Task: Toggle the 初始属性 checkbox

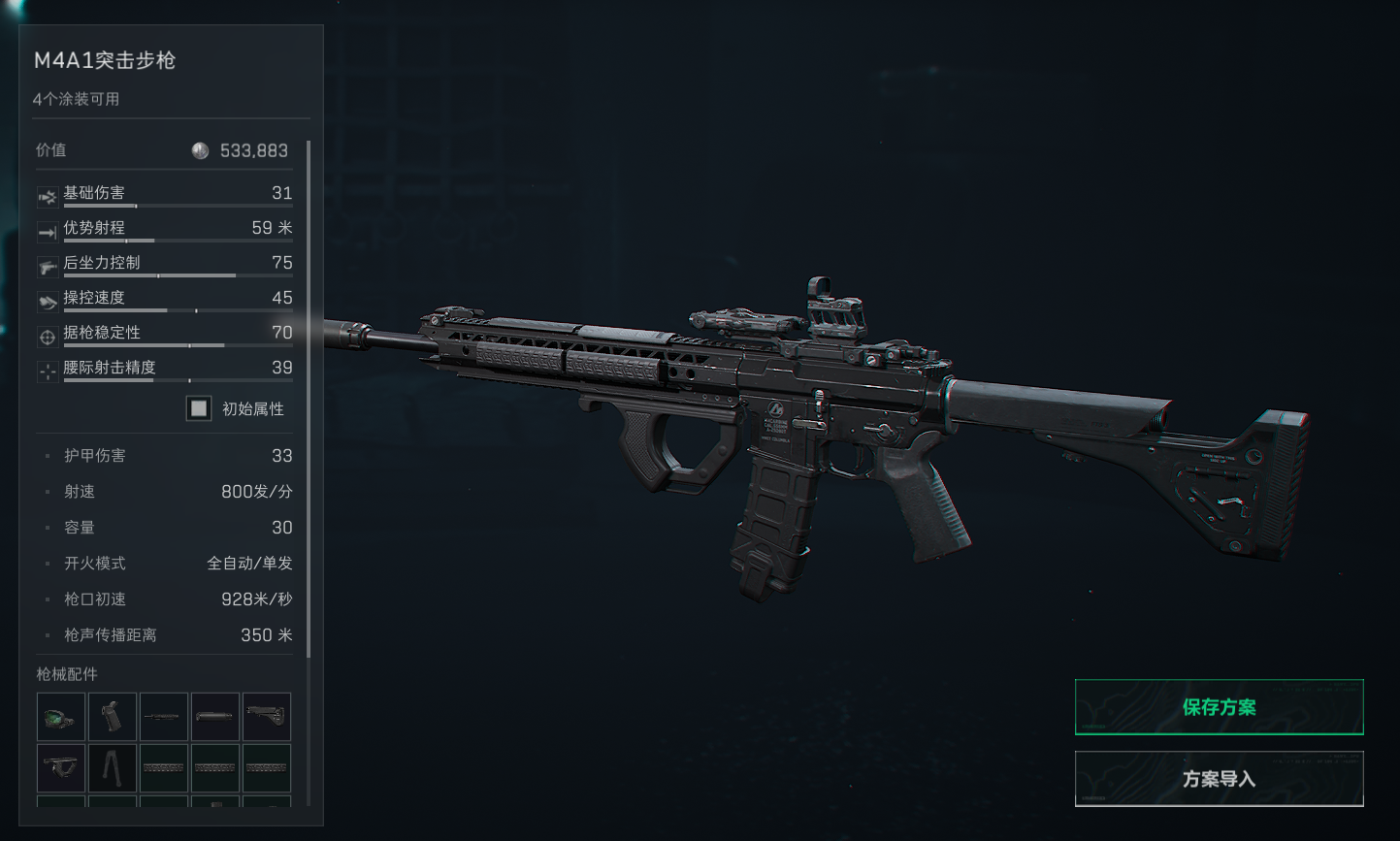Action: click(199, 408)
